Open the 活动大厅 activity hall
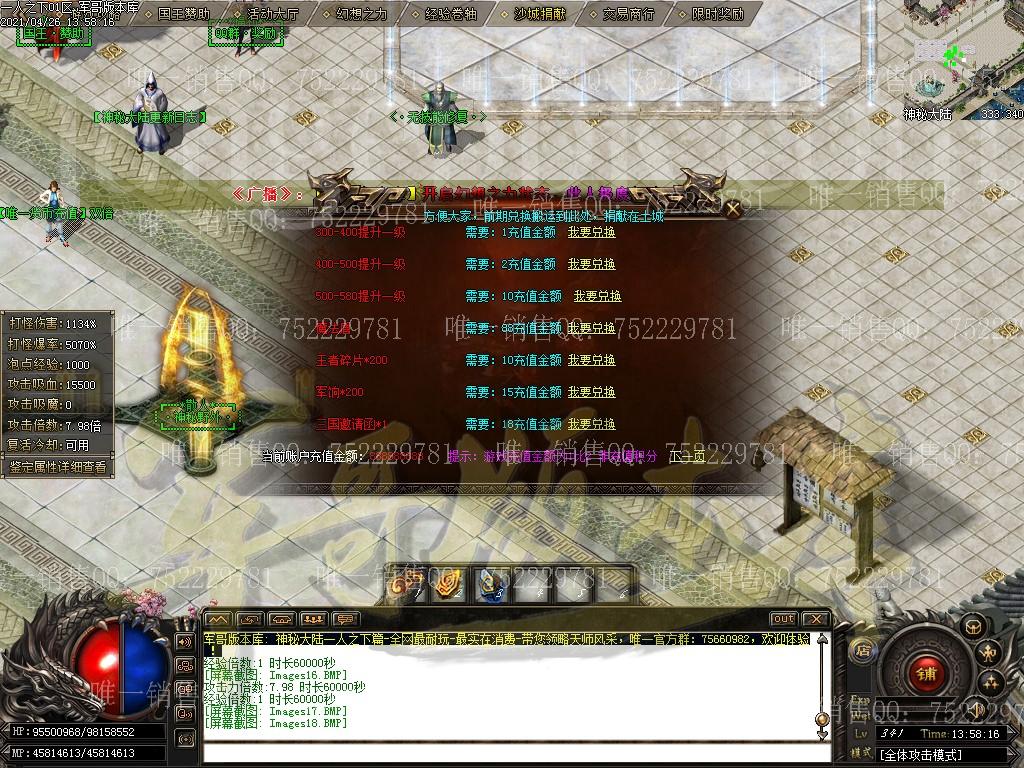Image resolution: width=1024 pixels, height=768 pixels. [272, 15]
